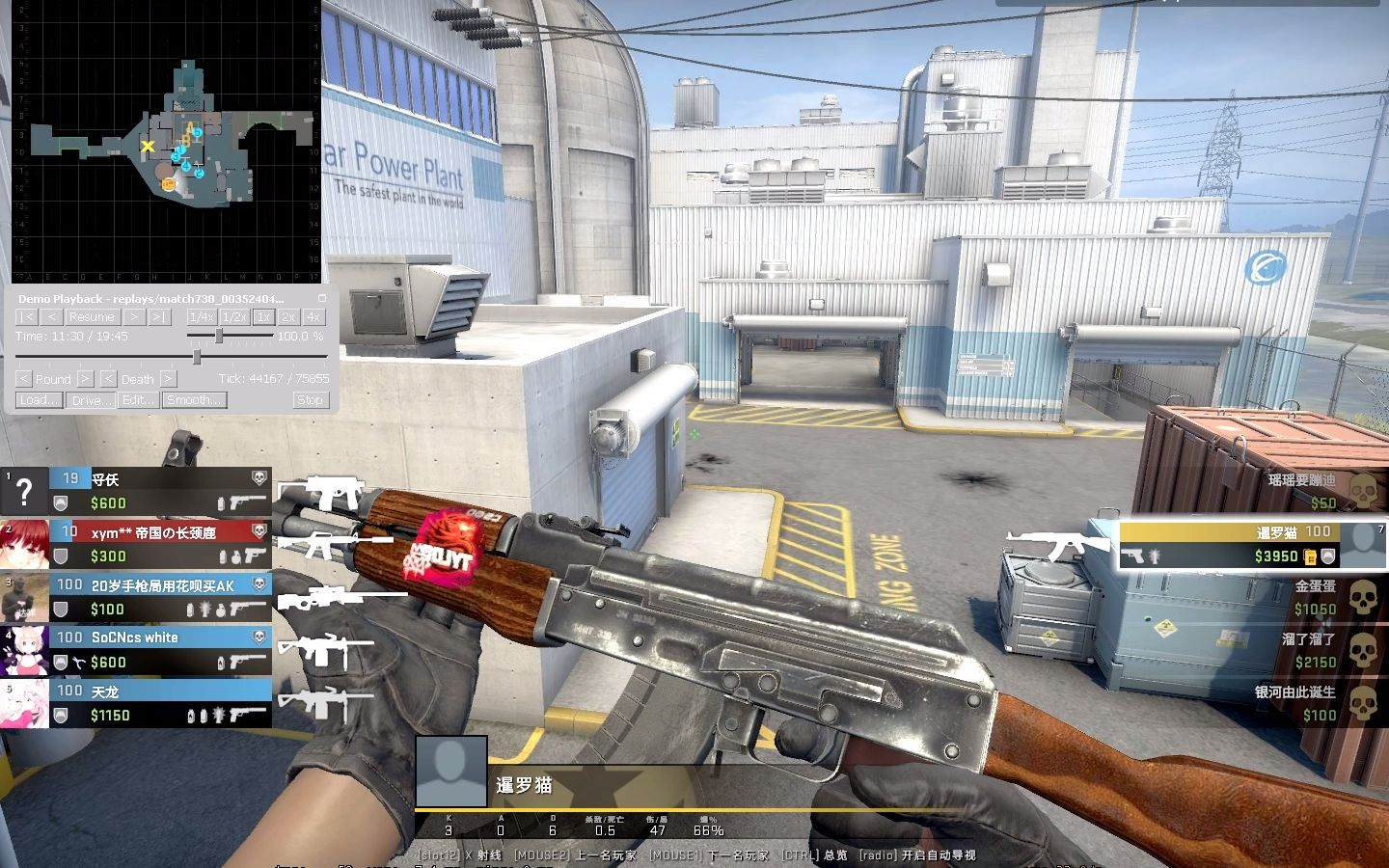Open the Smooth dialog
Viewport: 1389px width, 868px height.
[x=194, y=400]
